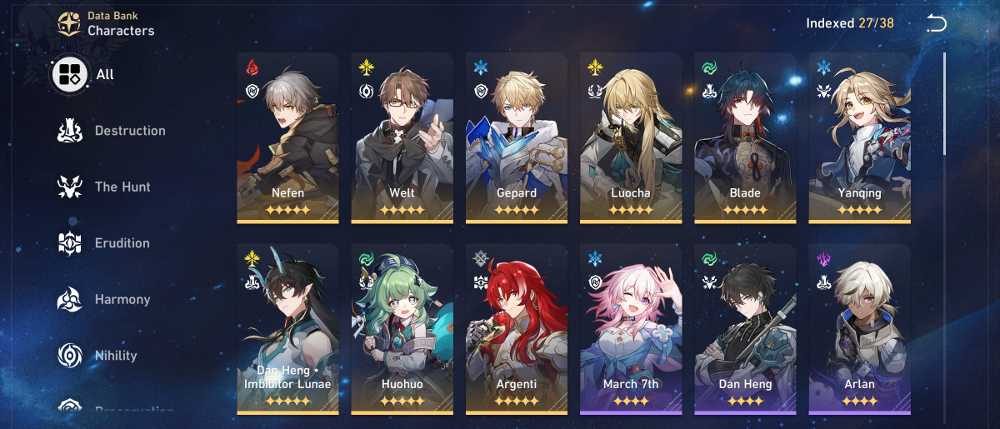Choose the Harmony path filter
Screen dimensions: 1000x429
[106, 299]
